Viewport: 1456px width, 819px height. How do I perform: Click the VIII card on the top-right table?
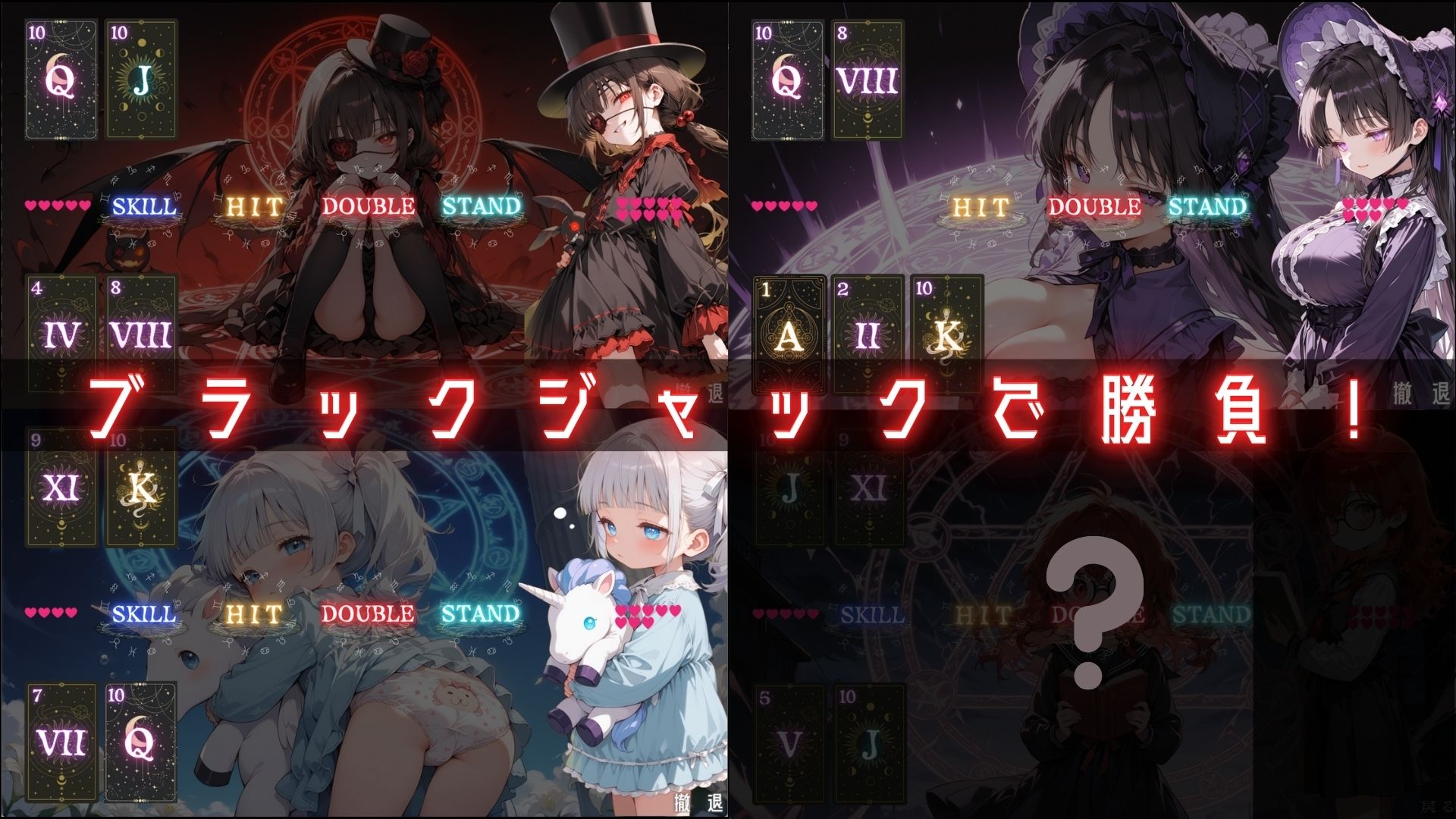[x=868, y=78]
